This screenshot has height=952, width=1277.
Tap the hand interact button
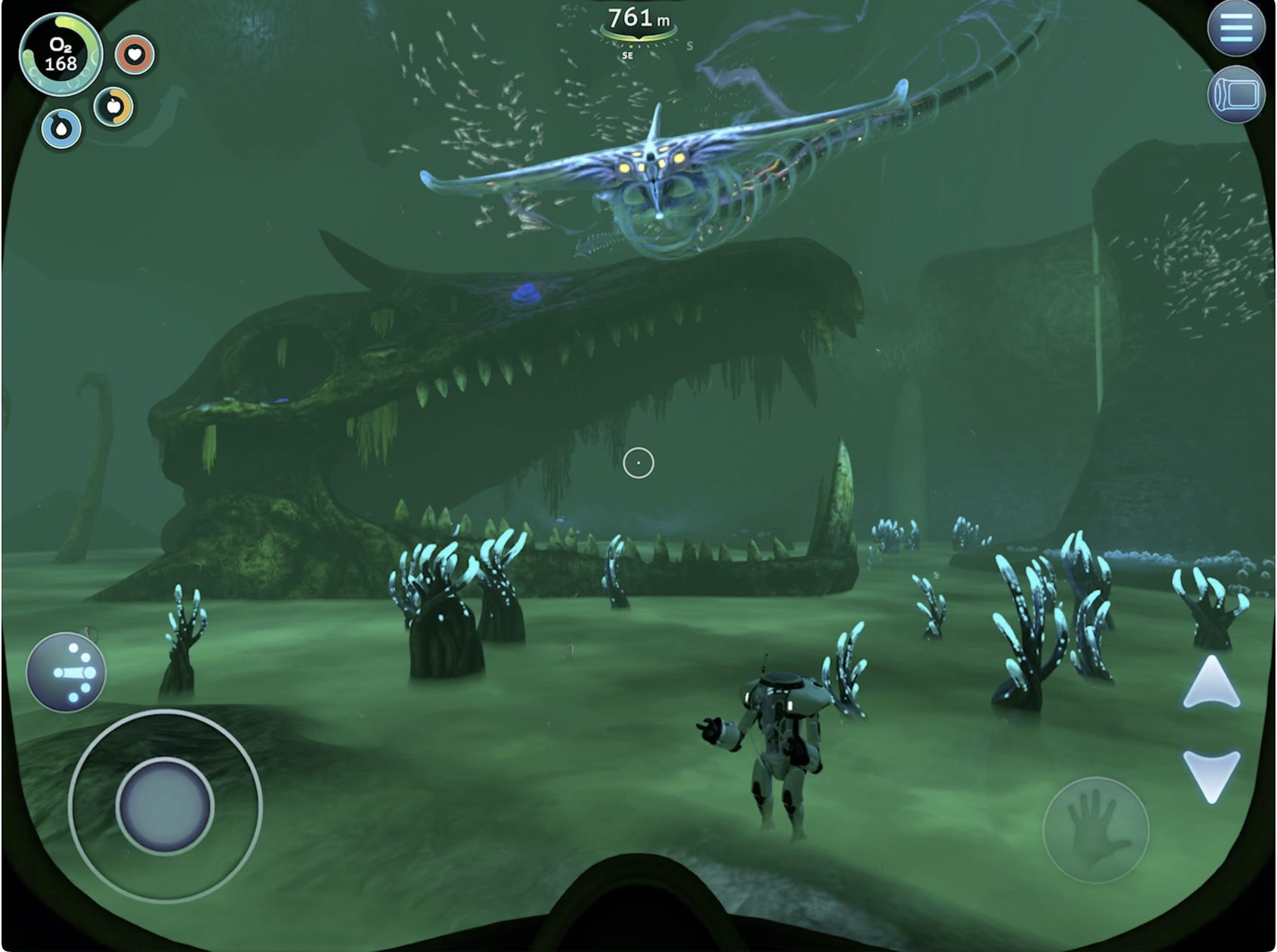[1095, 830]
